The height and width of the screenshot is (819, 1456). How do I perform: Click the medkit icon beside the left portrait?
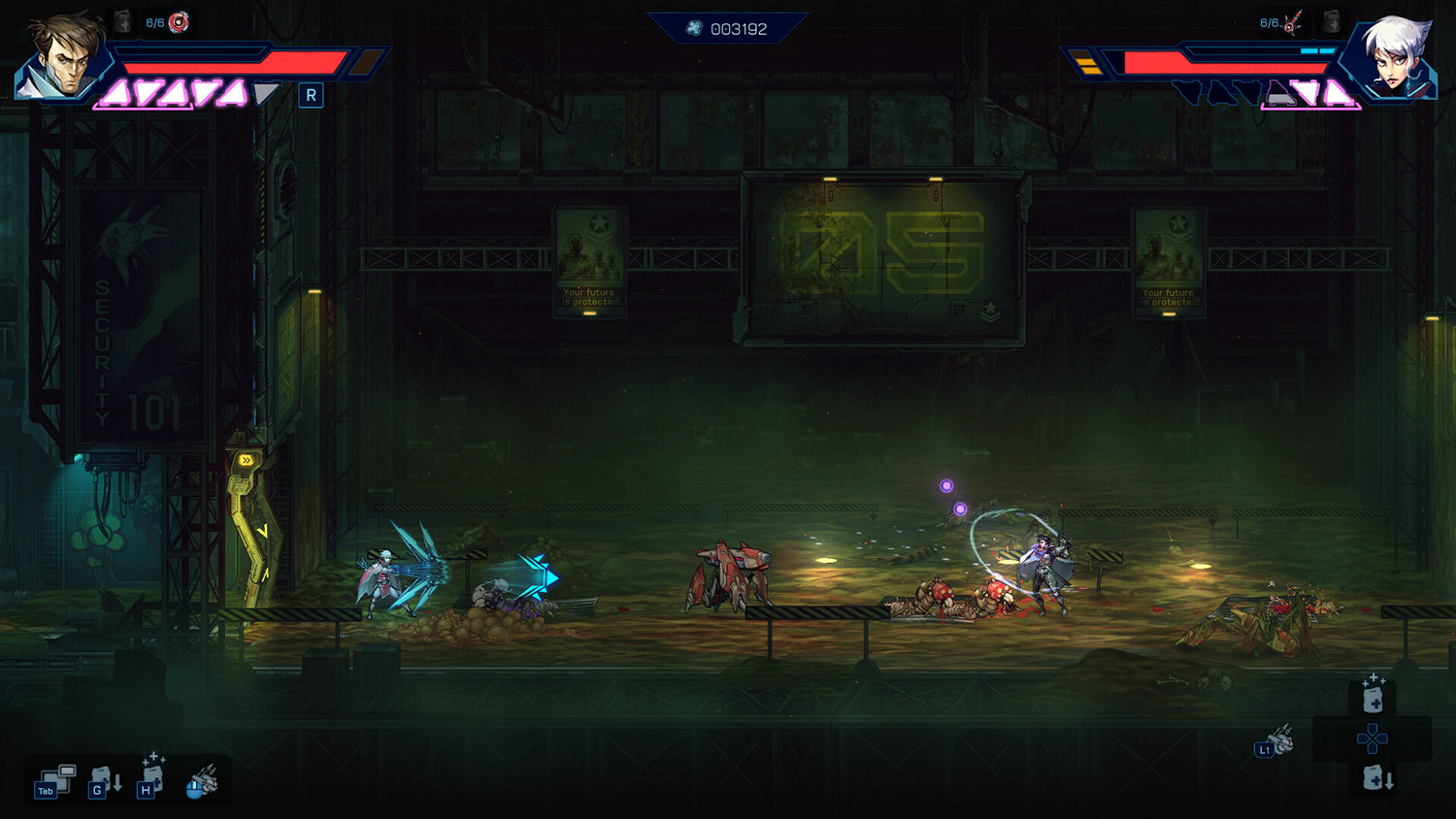pos(122,19)
